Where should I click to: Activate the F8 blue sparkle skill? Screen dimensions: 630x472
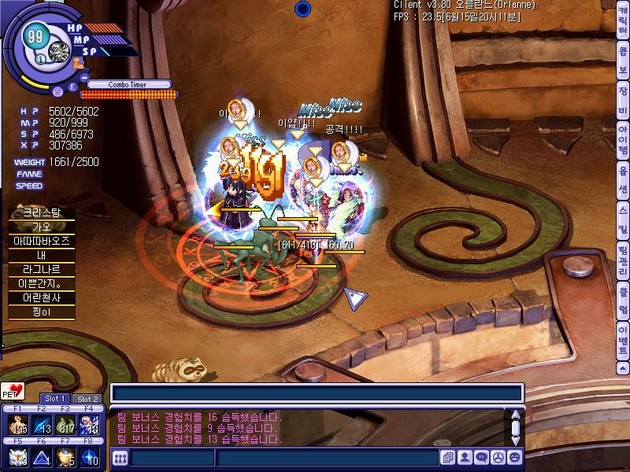click(x=90, y=458)
